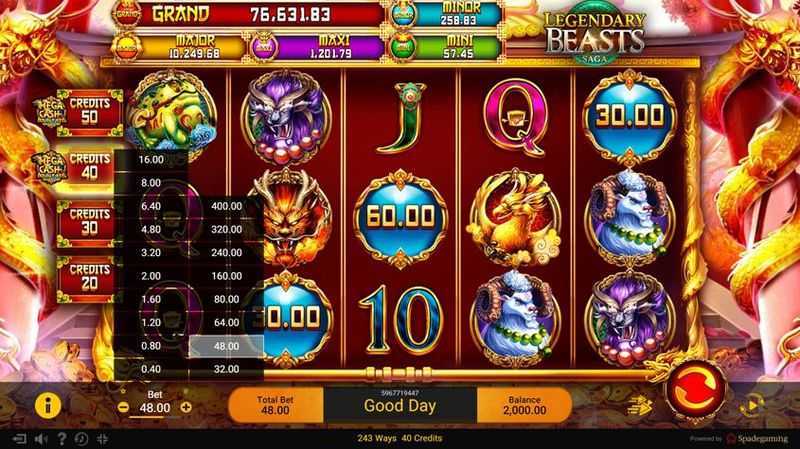This screenshot has height=449, width=800.
Task: Choose the 400.00 bet value
Action: [x=227, y=206]
